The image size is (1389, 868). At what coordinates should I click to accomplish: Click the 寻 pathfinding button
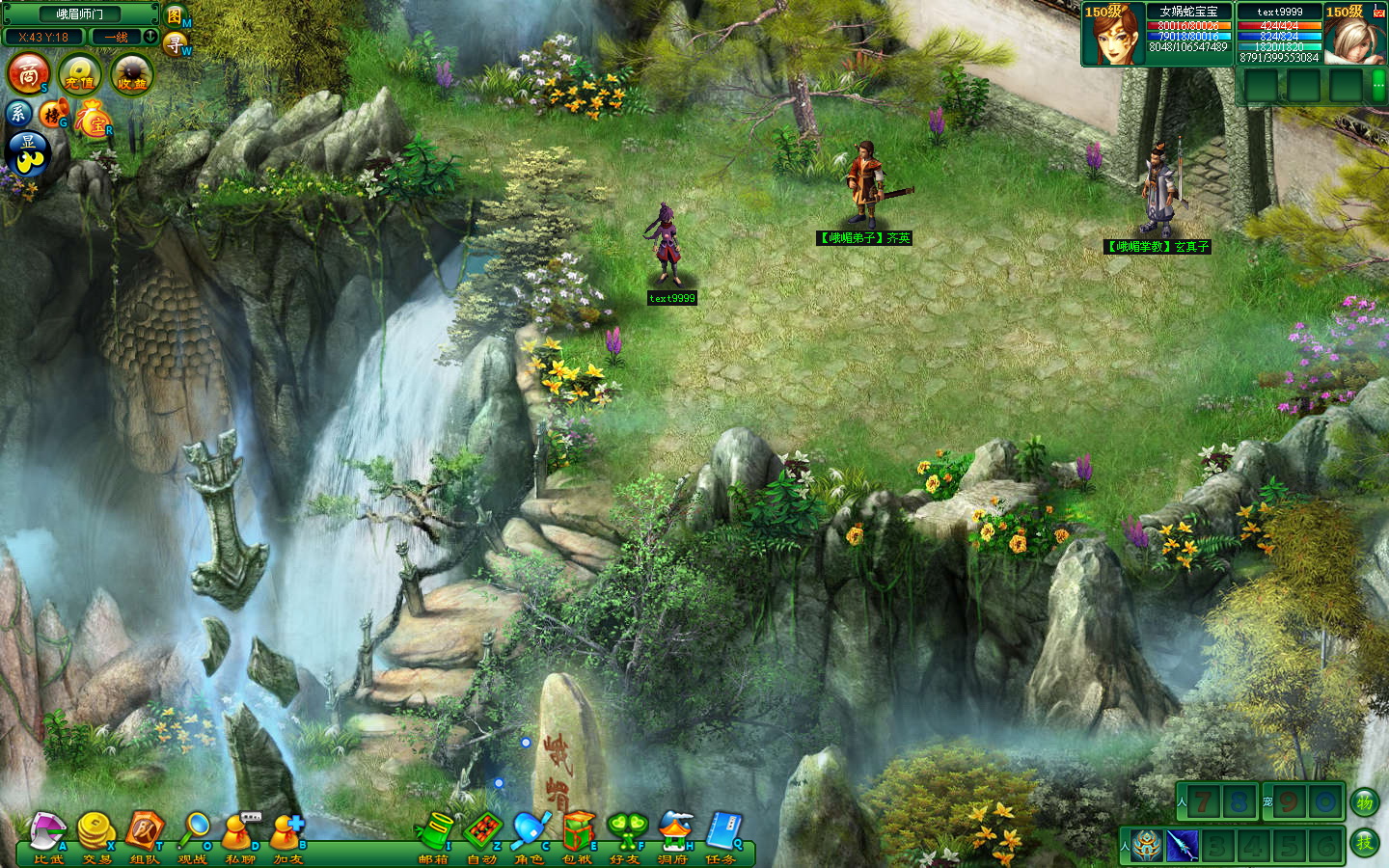click(175, 43)
